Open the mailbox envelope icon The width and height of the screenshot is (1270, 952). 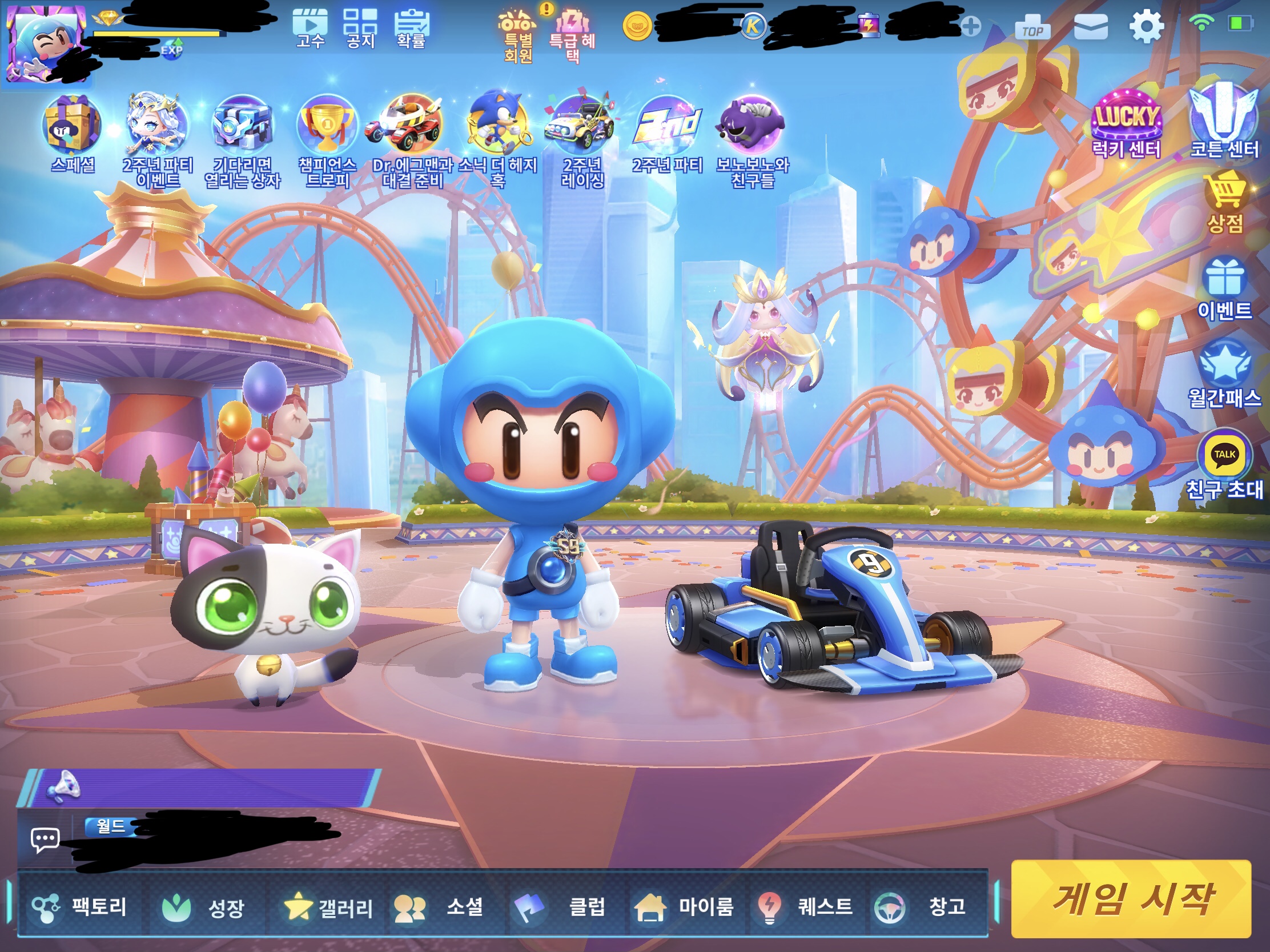click(x=1090, y=27)
